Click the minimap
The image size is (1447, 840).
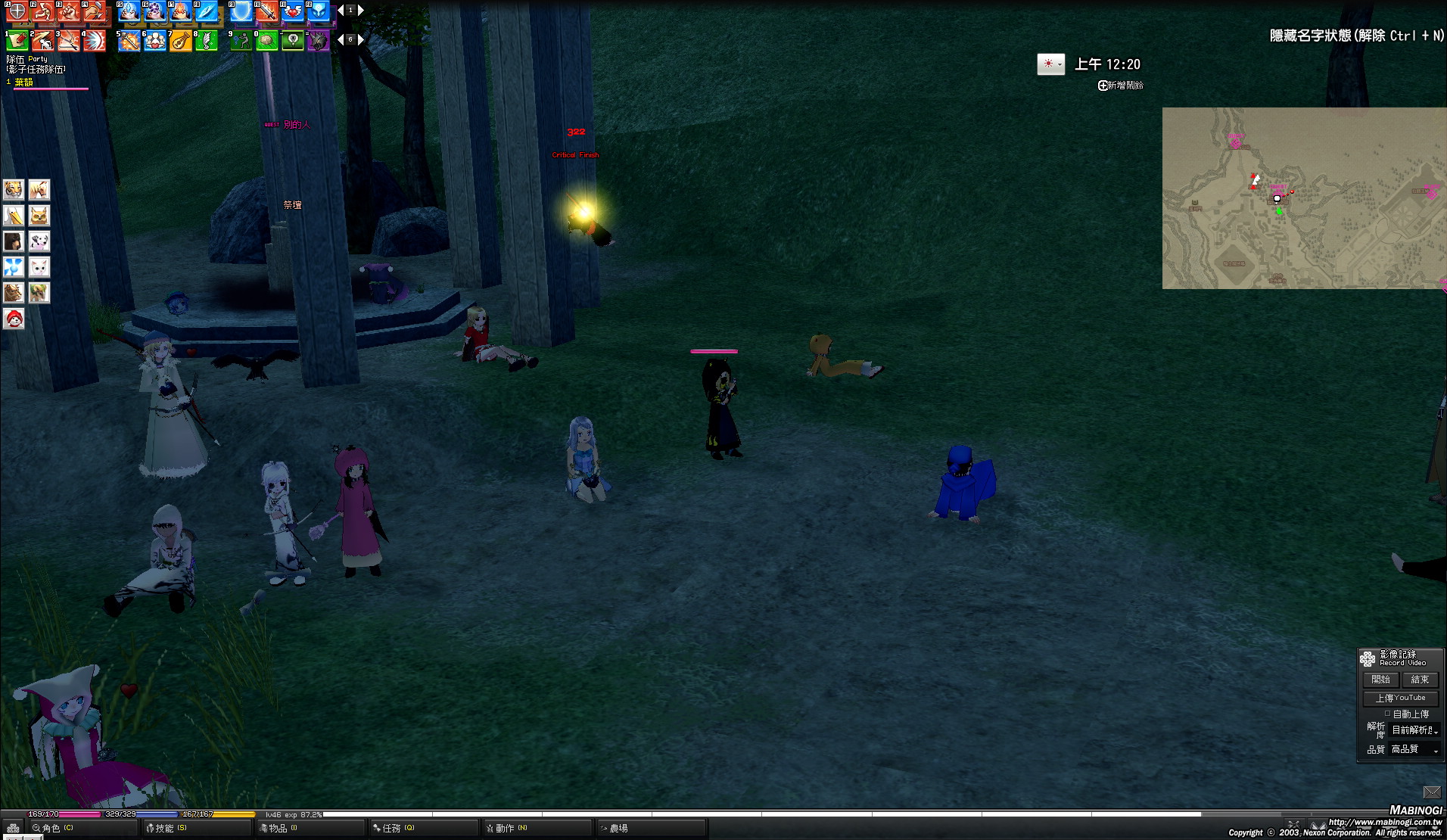pyautogui.click(x=1303, y=198)
